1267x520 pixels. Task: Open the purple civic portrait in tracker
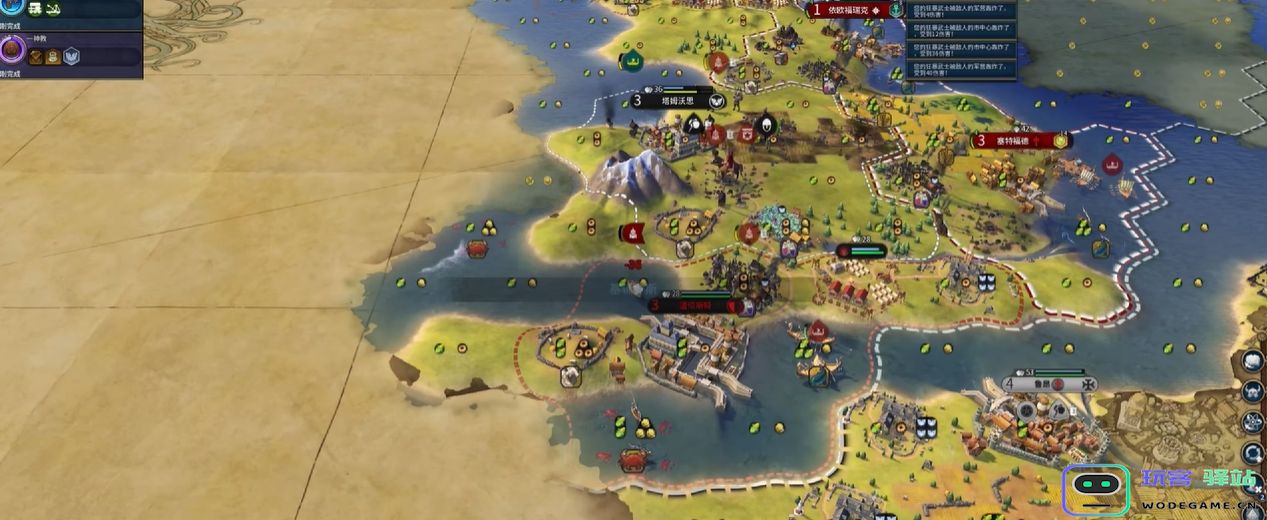(12, 48)
